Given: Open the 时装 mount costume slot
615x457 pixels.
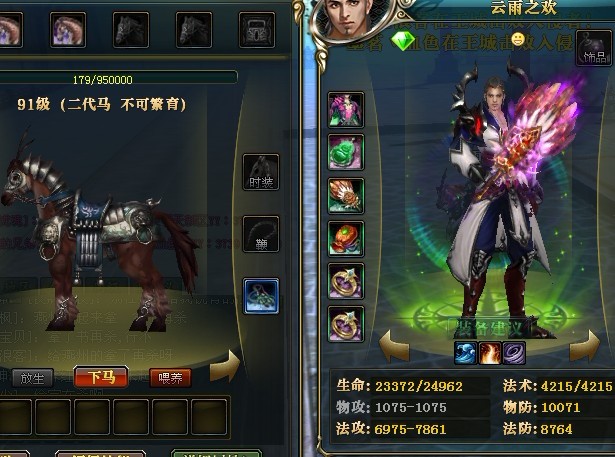Looking at the screenshot, I should 261,172.
